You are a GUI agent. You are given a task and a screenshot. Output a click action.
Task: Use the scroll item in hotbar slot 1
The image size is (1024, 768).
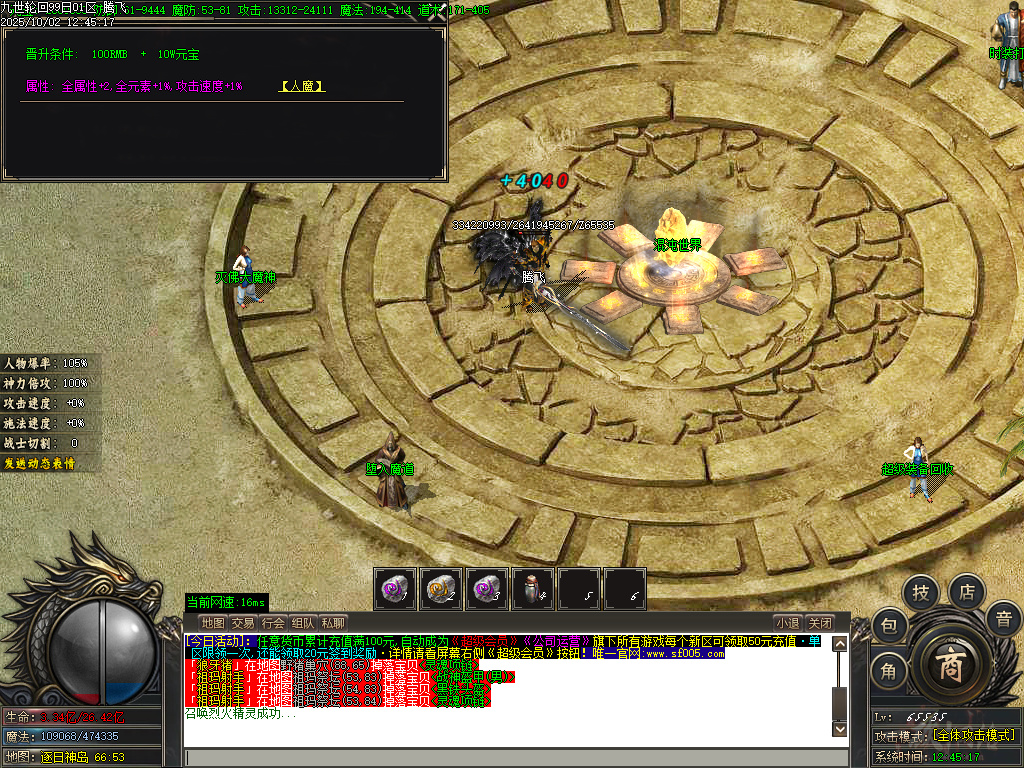coord(395,589)
